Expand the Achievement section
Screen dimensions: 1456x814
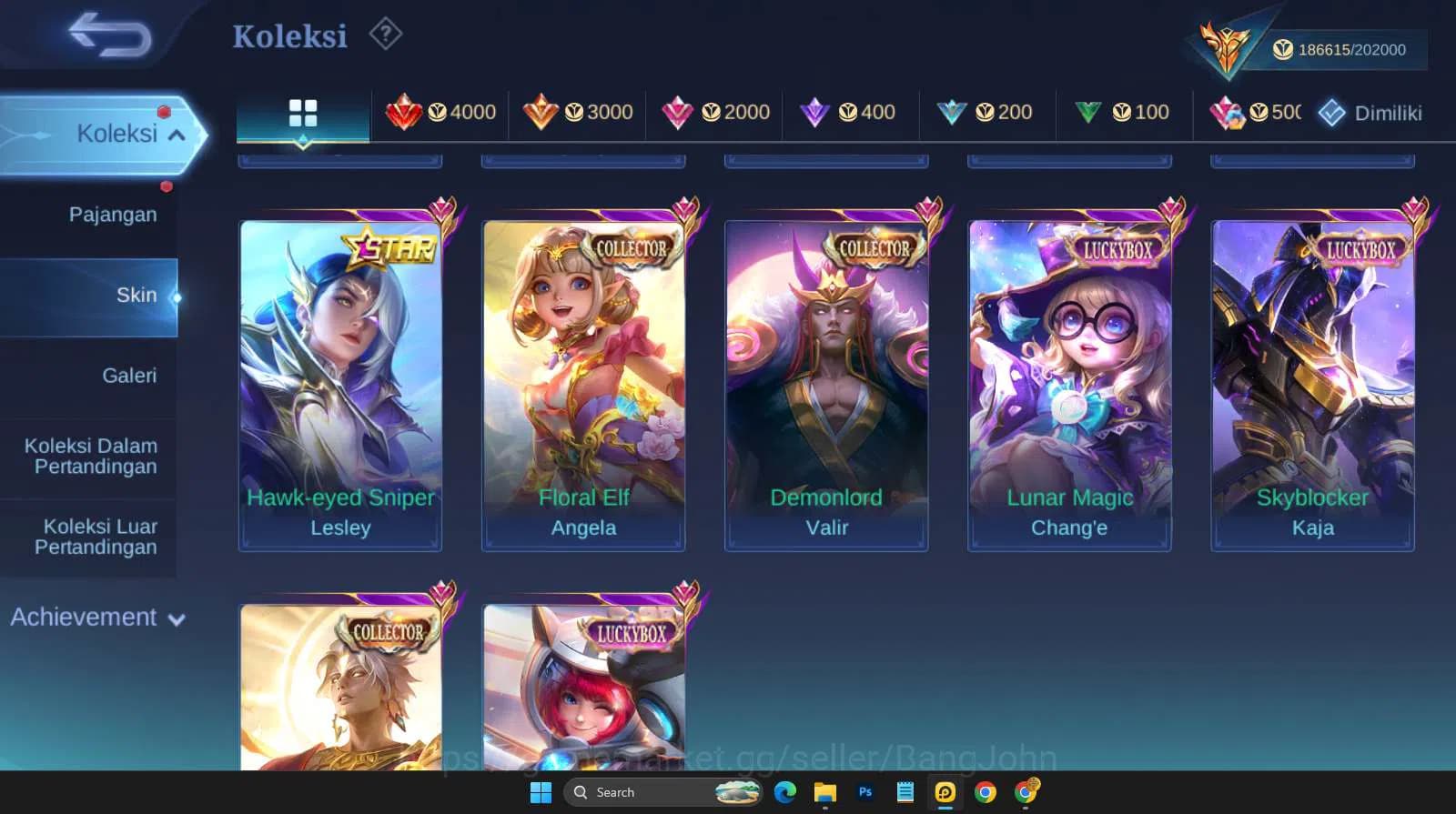coord(96,617)
